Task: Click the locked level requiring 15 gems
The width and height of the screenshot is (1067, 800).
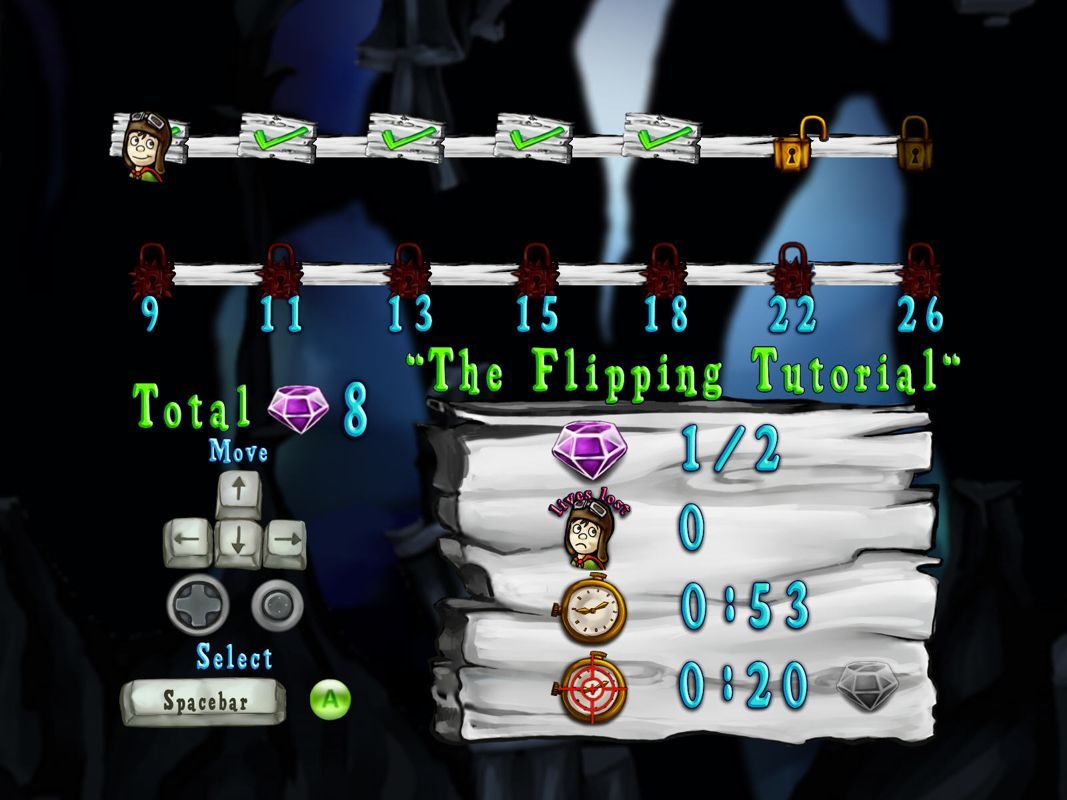Action: tap(536, 272)
